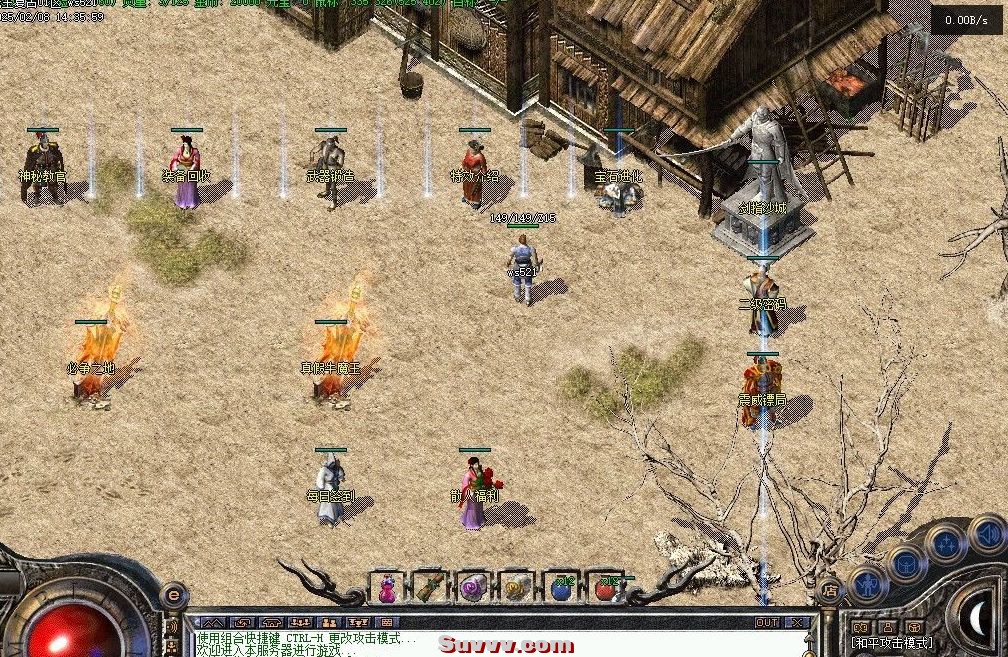Drink the red health potion

[605, 589]
